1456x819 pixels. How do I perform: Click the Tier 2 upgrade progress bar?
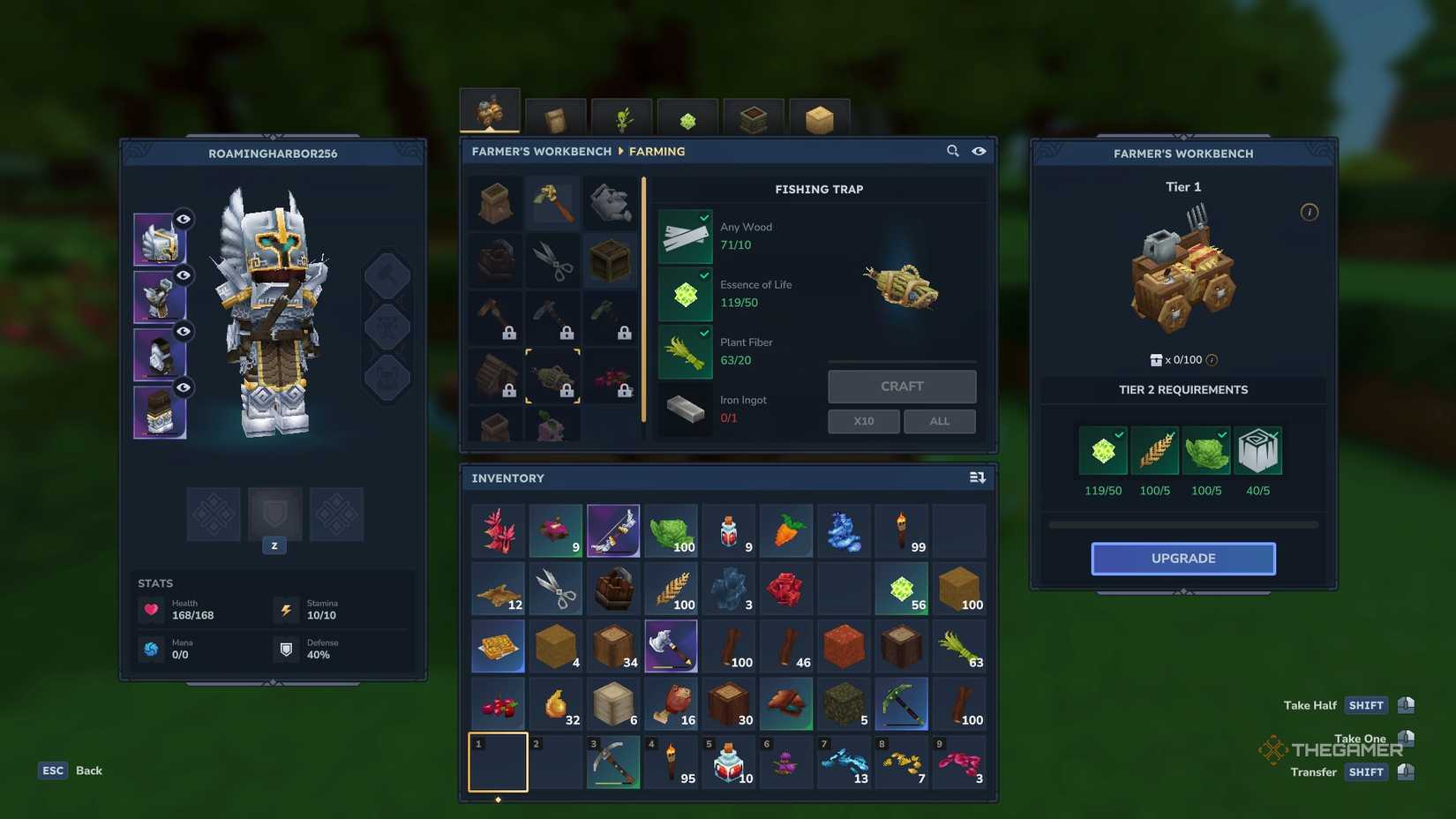[x=1182, y=523]
